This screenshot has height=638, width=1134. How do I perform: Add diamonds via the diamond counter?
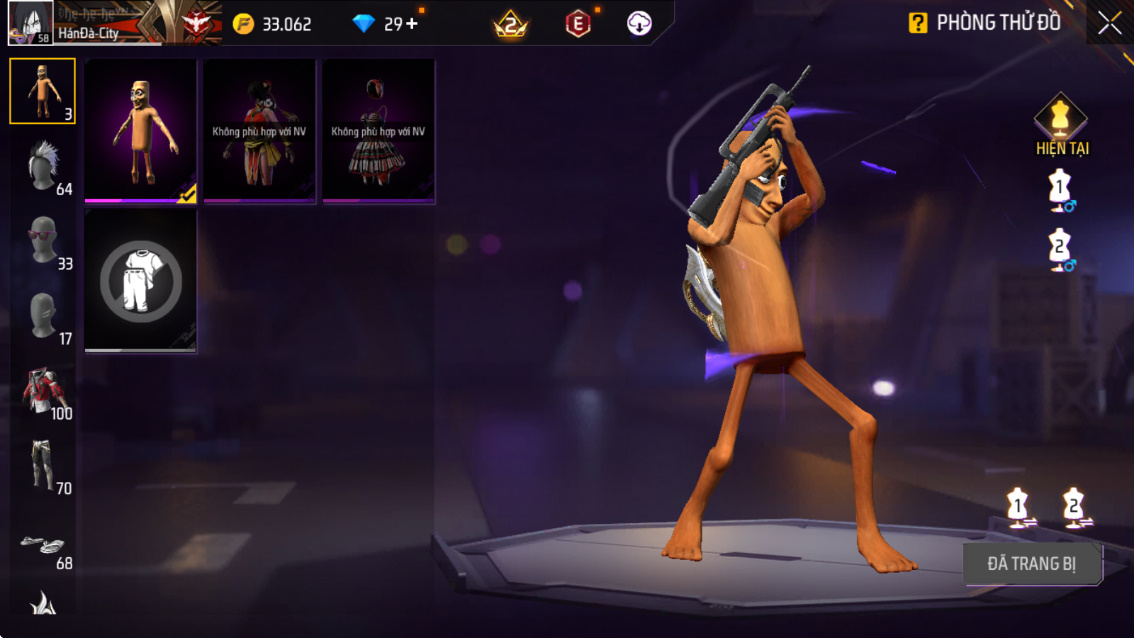pyautogui.click(x=410, y=24)
